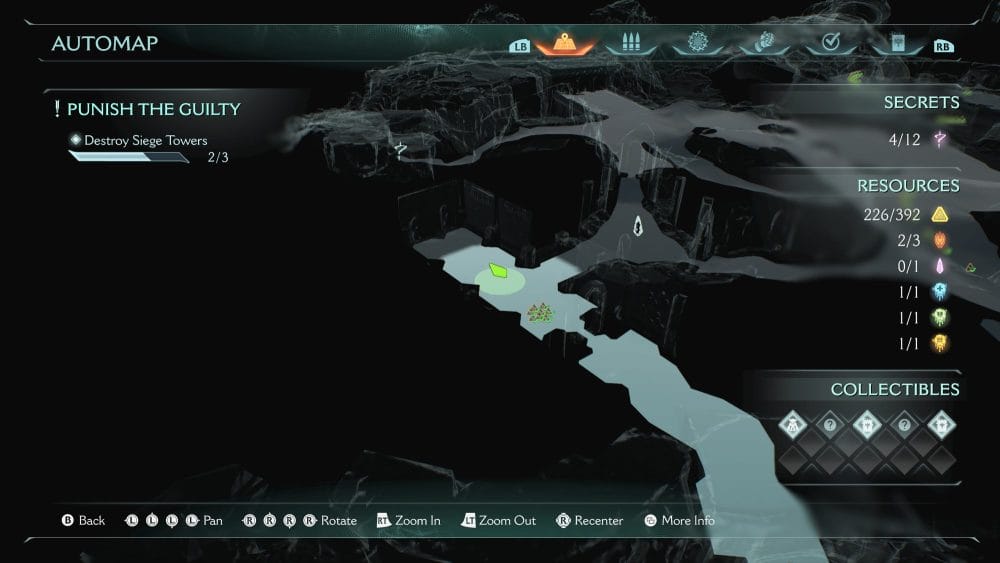Select the purple secrets rune icon
Screen dimensions: 1000x563
[940, 139]
